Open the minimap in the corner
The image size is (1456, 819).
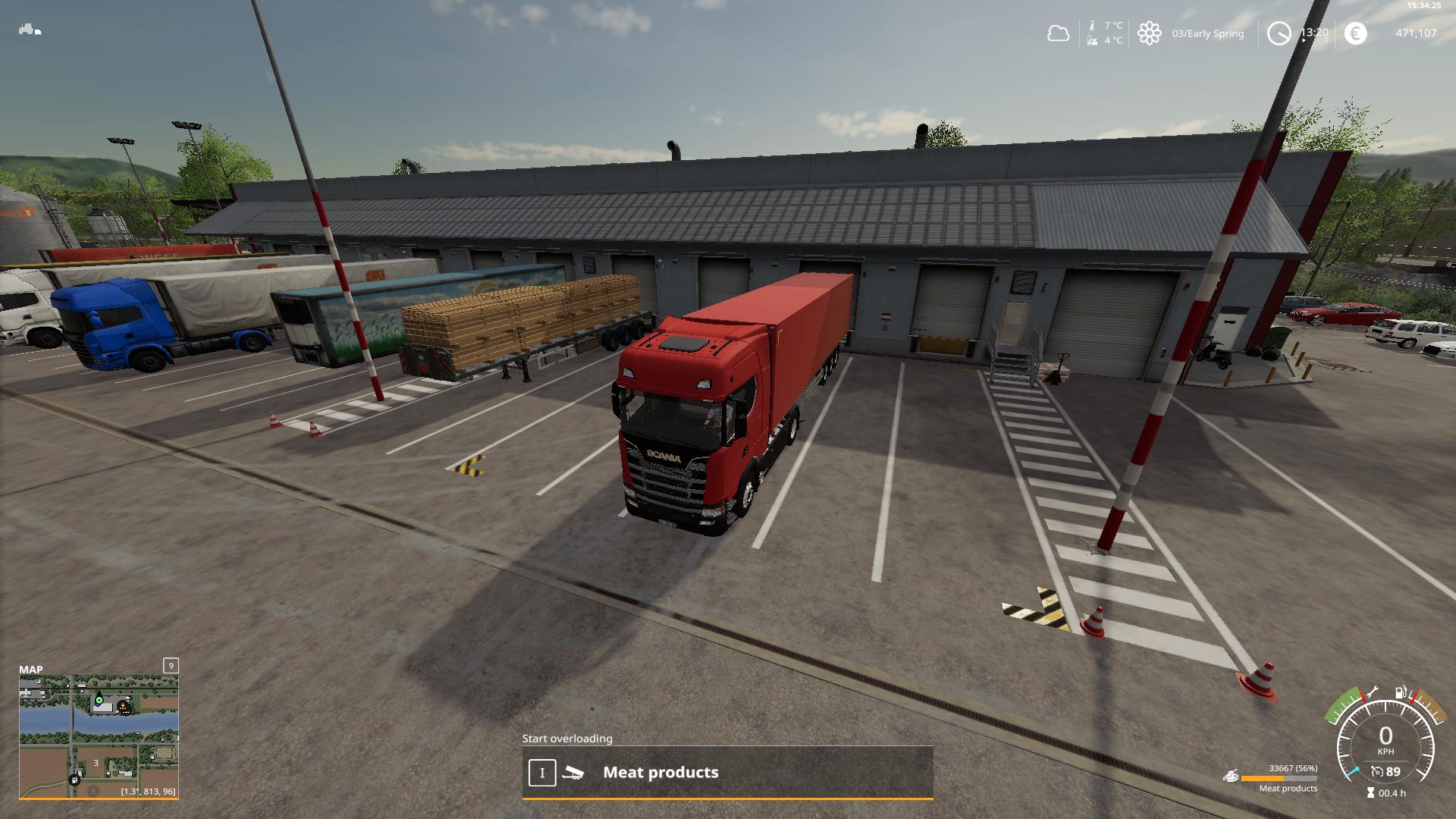99,736
